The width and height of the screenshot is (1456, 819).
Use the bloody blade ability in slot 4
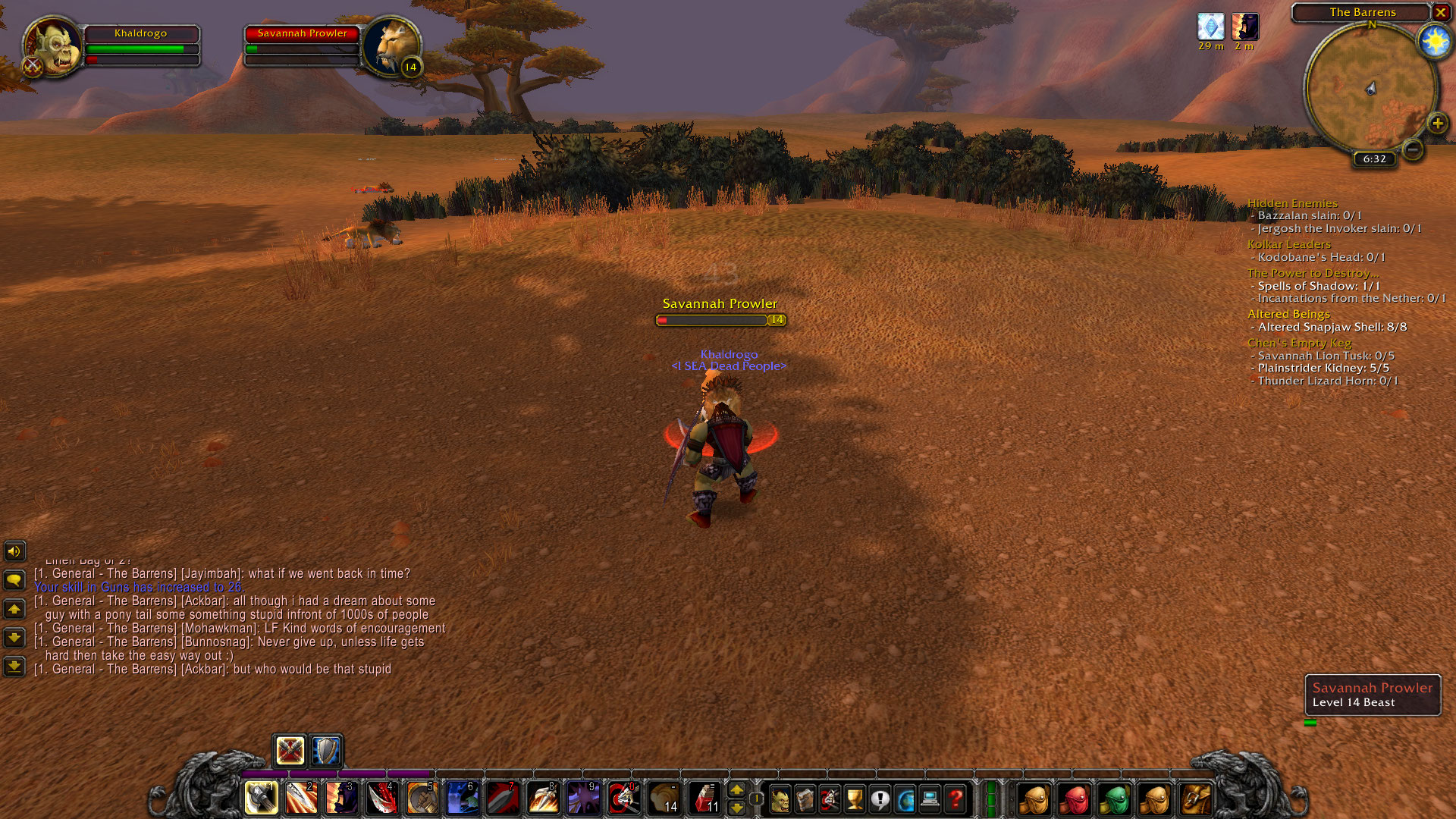click(382, 798)
